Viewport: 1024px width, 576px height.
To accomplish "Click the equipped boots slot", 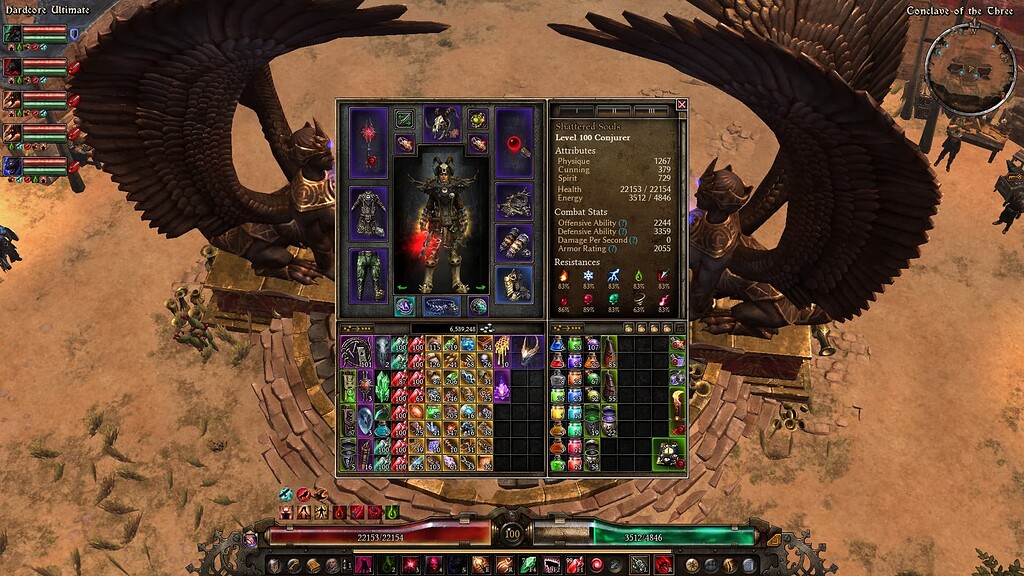I will 514,284.
